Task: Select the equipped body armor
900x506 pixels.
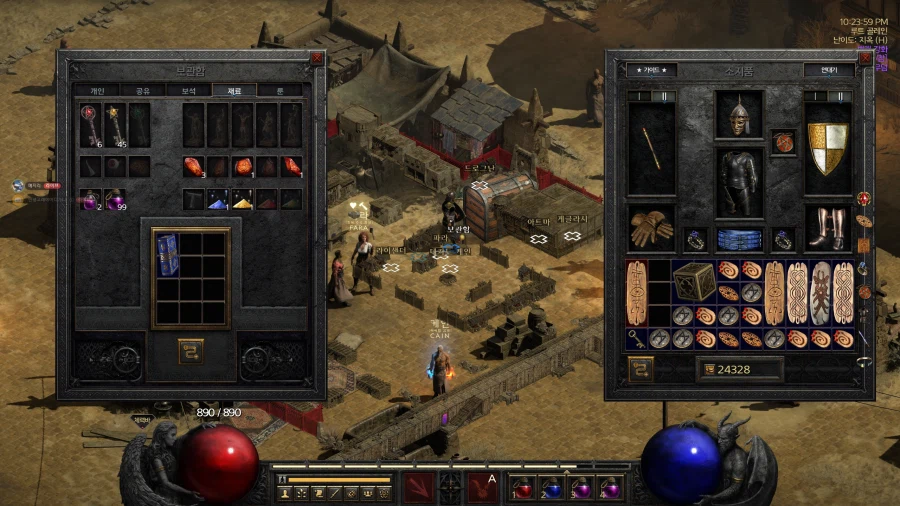Action: [739, 180]
